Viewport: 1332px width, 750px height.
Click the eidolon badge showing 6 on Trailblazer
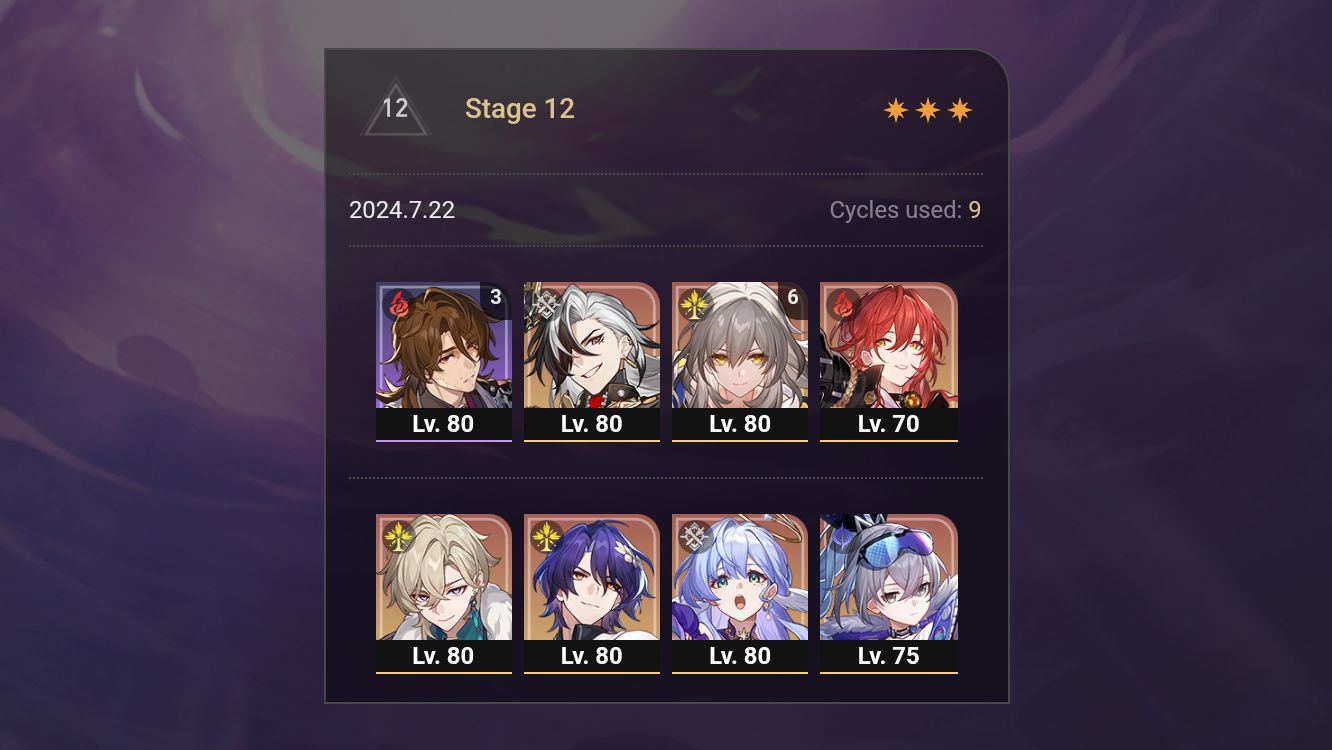pos(792,297)
